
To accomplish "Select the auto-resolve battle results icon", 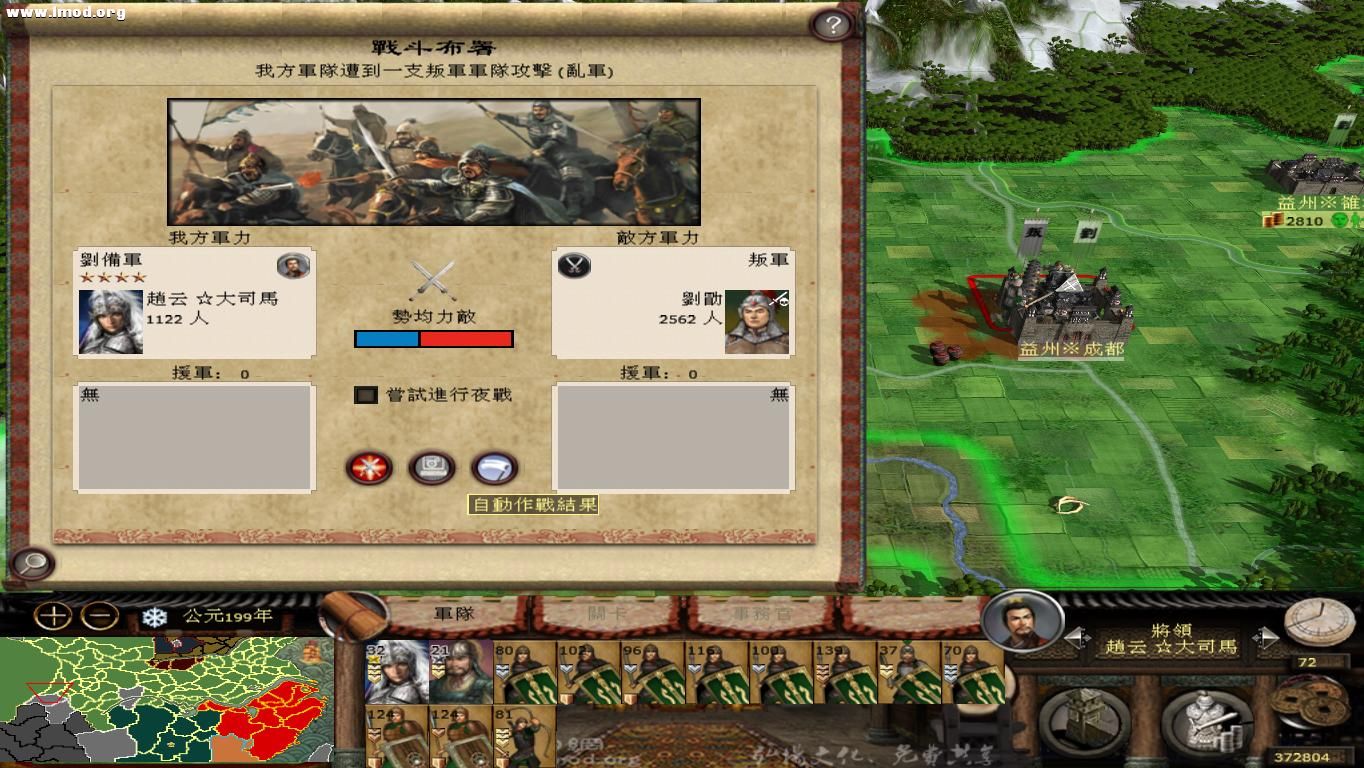I will click(x=432, y=468).
